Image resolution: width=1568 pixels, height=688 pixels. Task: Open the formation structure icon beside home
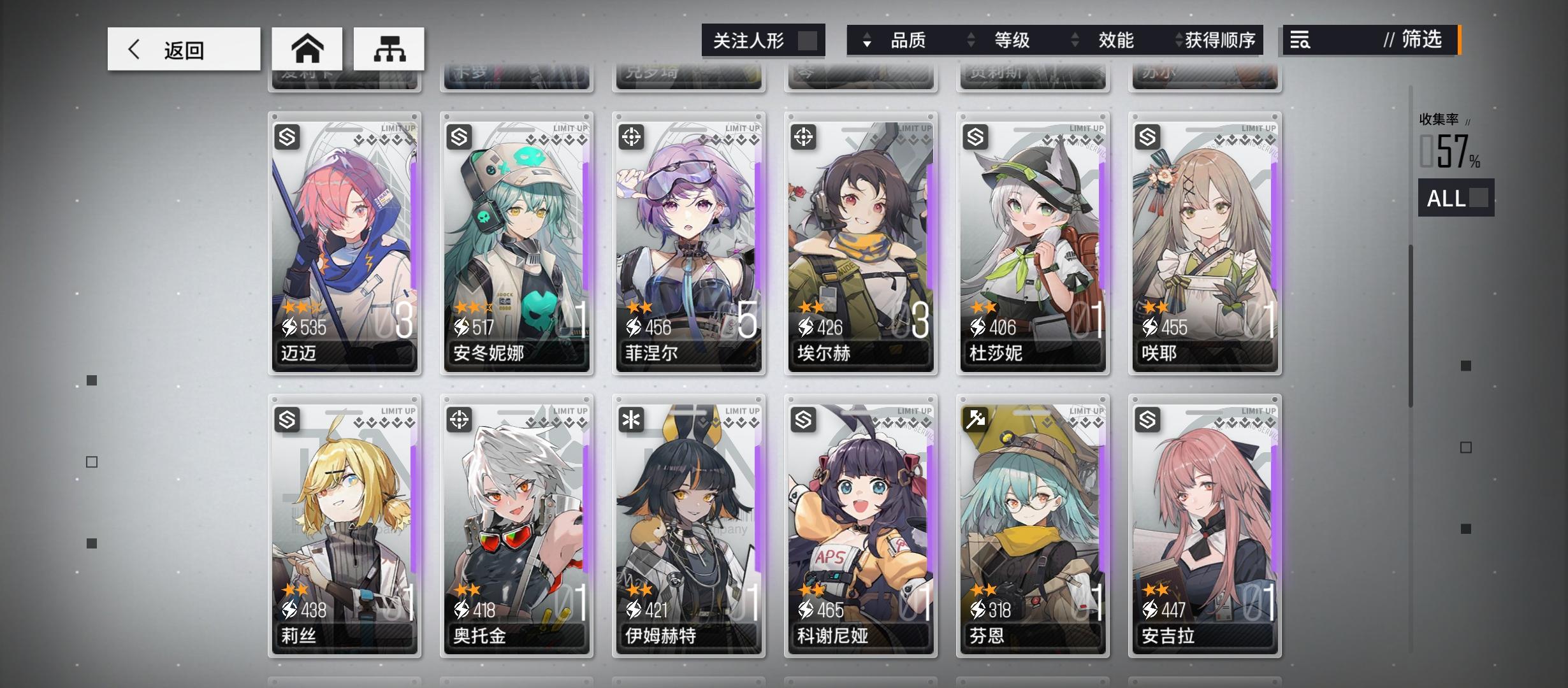point(389,48)
